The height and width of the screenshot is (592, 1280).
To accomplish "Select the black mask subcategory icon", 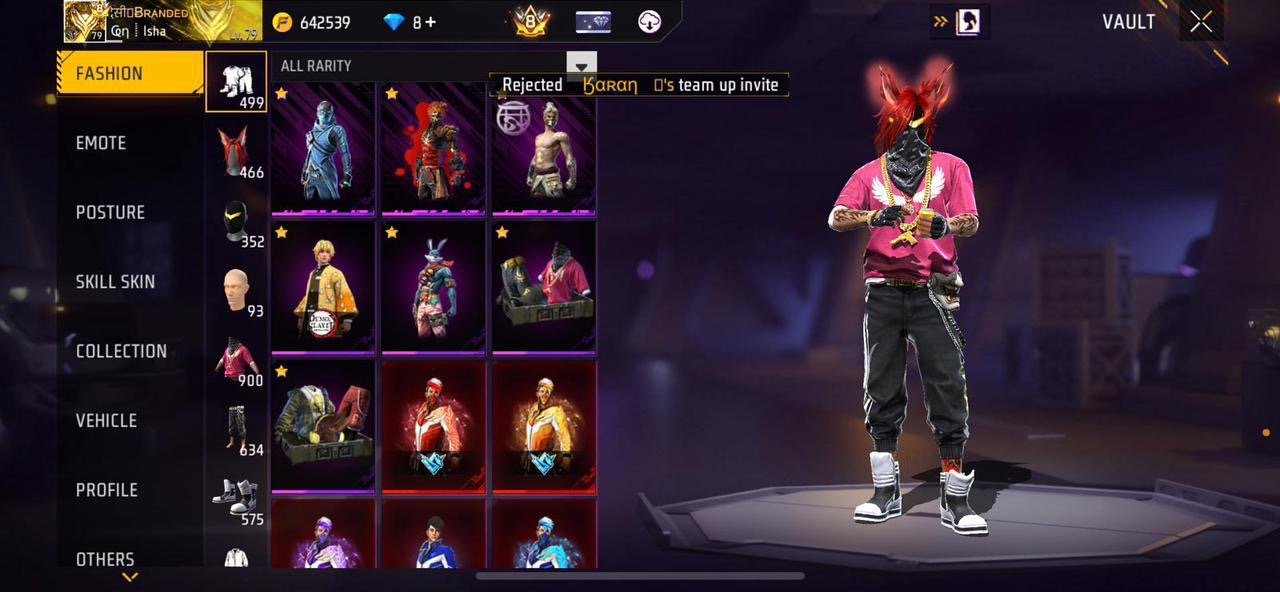I will (236, 221).
